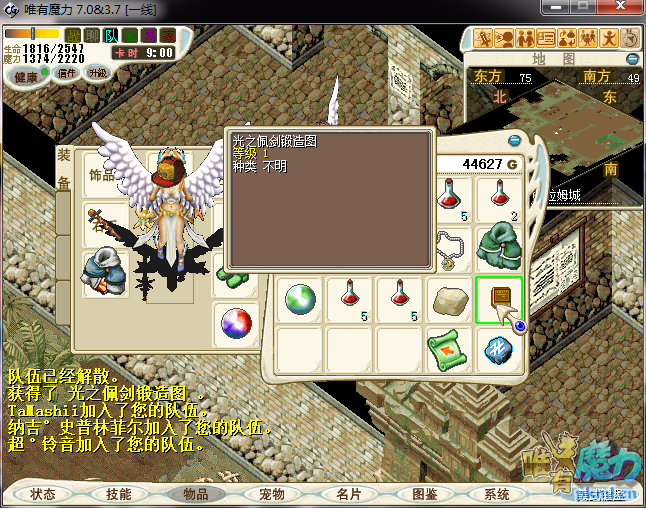Open the 状态 status tab
The image size is (646, 508).
[43, 494]
